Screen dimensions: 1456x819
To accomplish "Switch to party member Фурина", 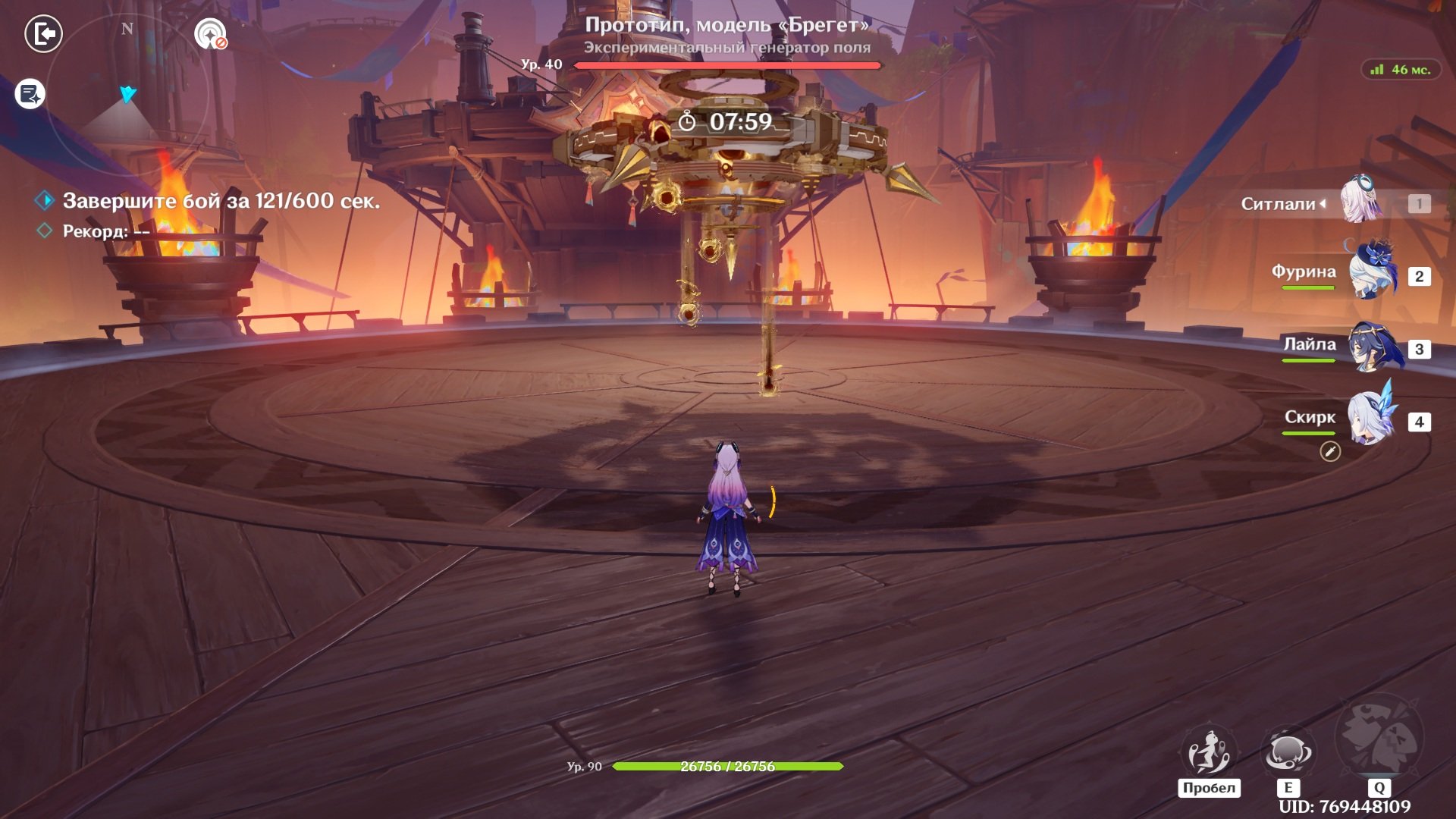I will click(1371, 271).
